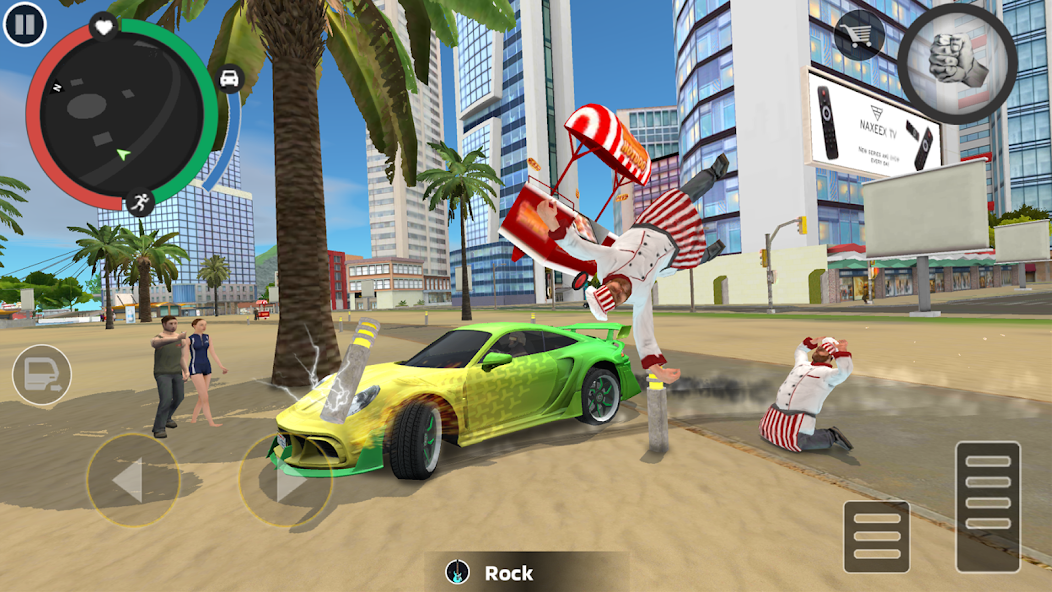The height and width of the screenshot is (592, 1052).
Task: Steer right with the right arrow
Action: [x=285, y=481]
